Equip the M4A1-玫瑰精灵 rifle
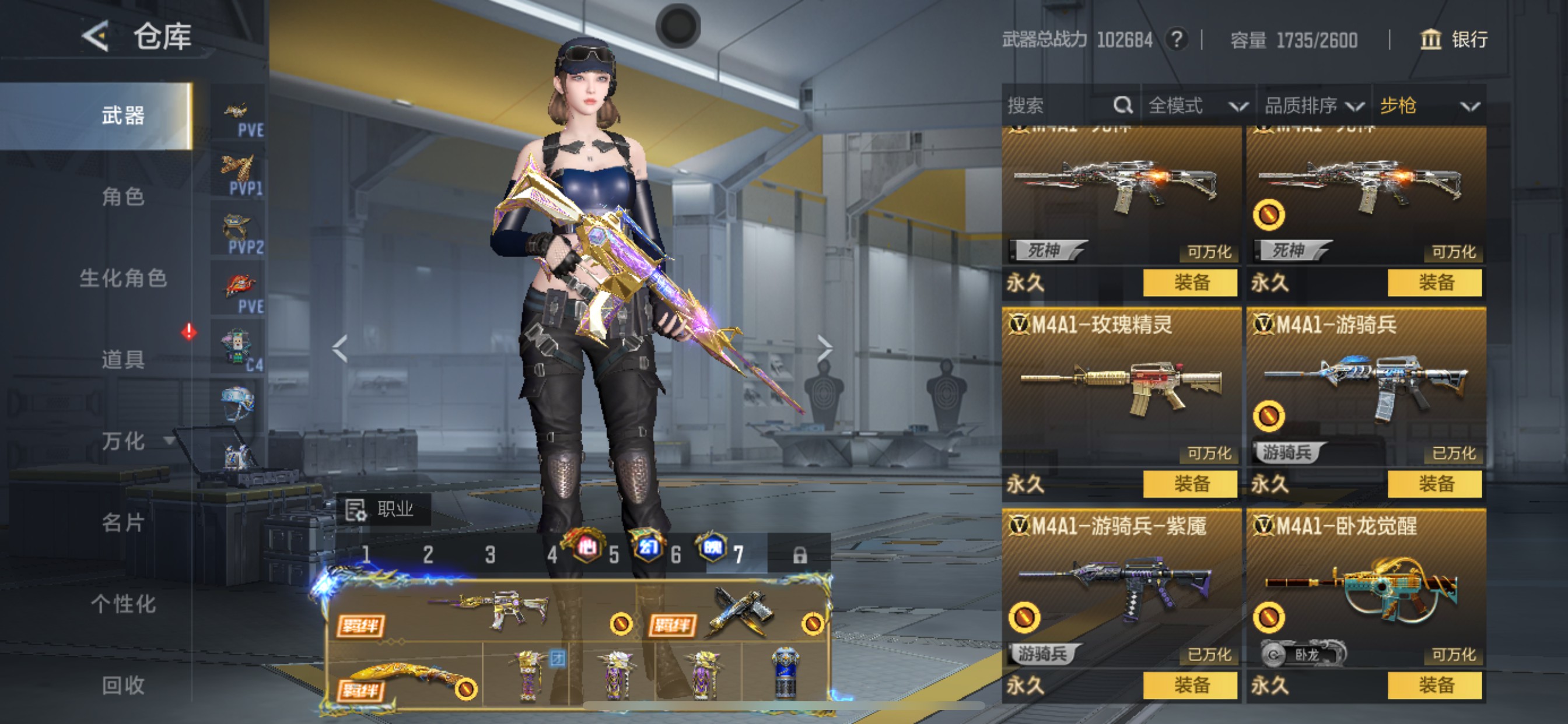This screenshot has height=724, width=1568. point(1190,484)
